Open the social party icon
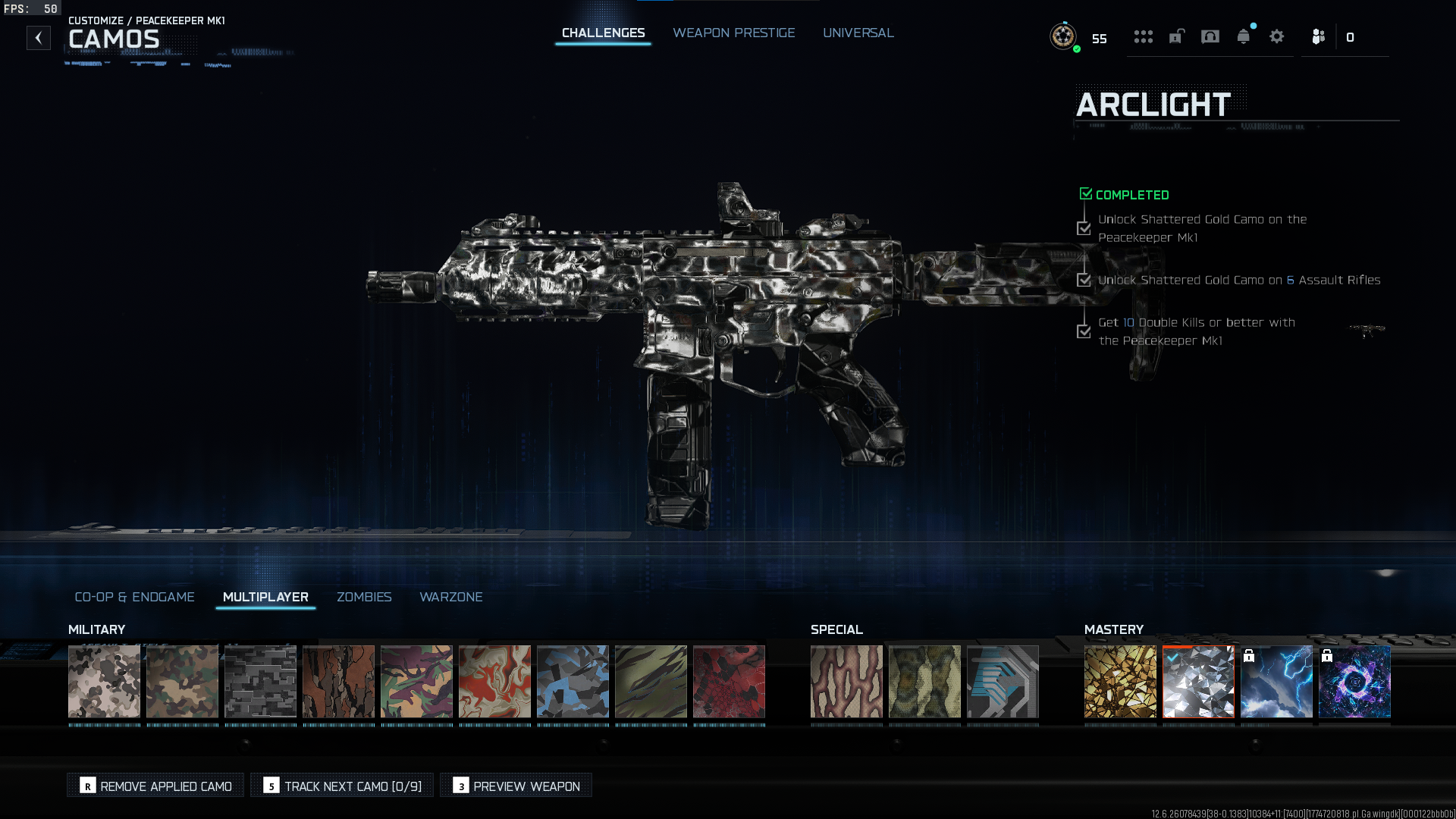 1319,36
